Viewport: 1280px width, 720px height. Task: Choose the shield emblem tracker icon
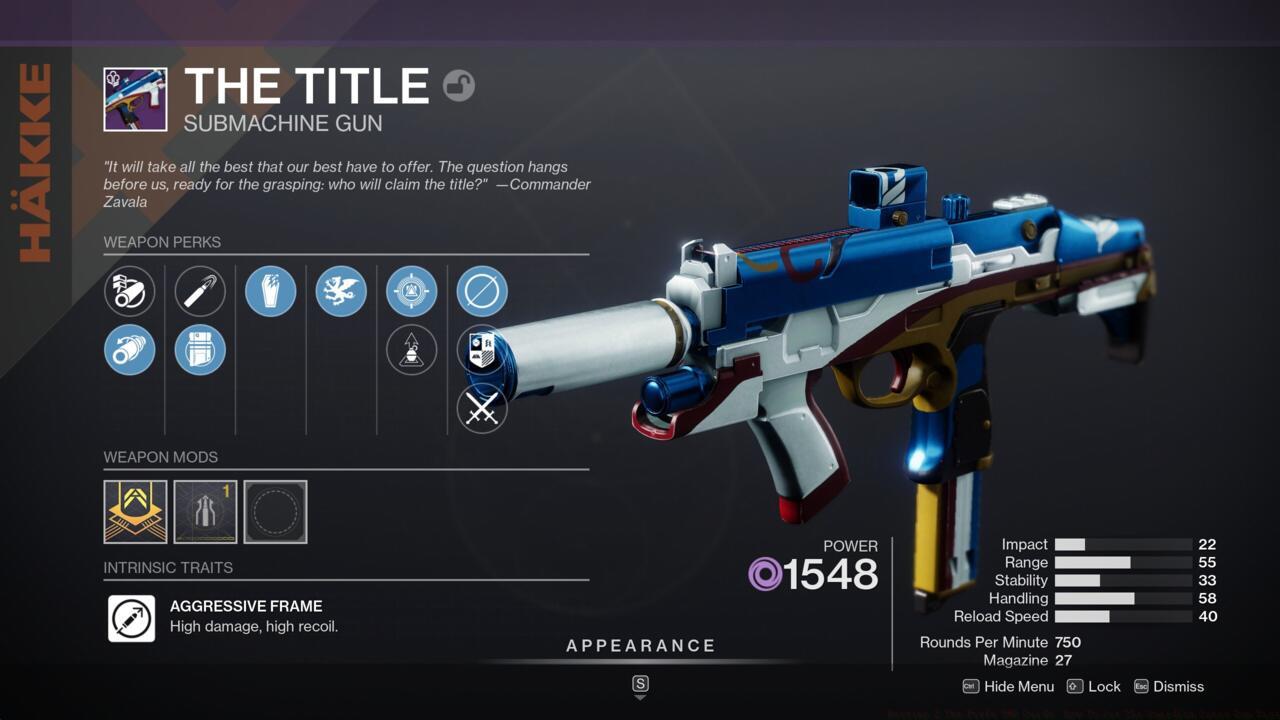tap(482, 350)
